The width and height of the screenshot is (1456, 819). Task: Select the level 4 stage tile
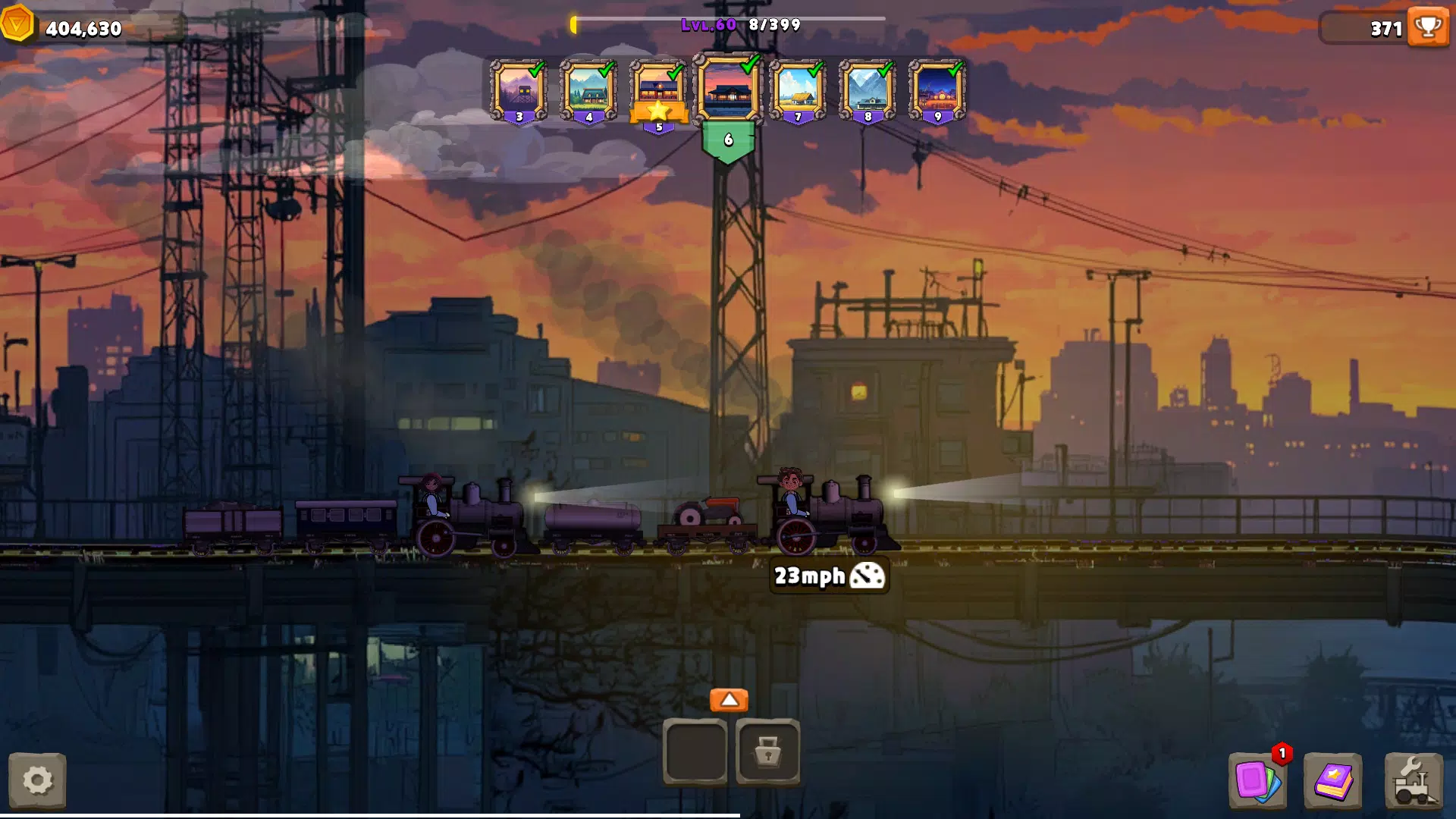[x=589, y=89]
